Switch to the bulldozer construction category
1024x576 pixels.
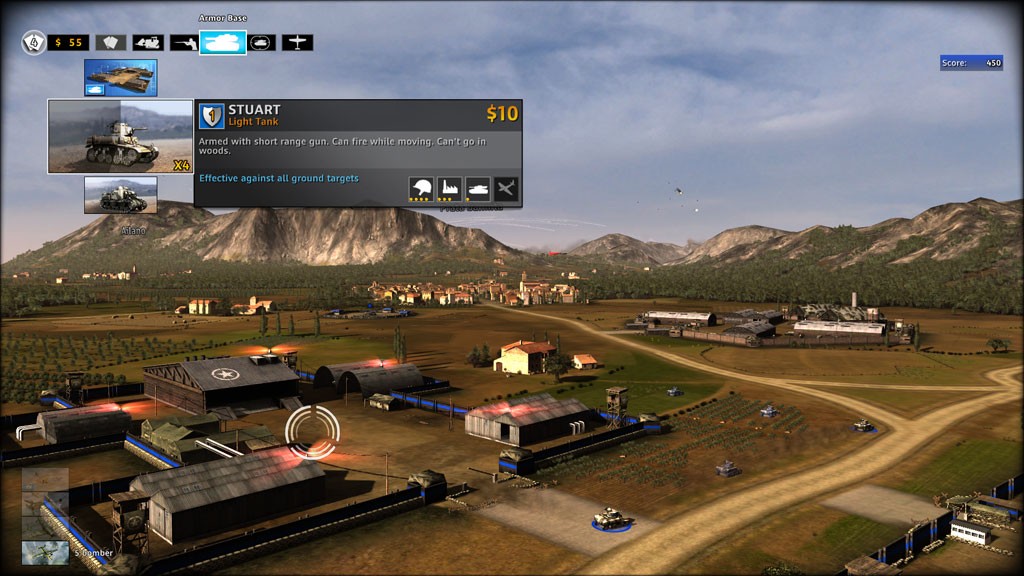148,43
